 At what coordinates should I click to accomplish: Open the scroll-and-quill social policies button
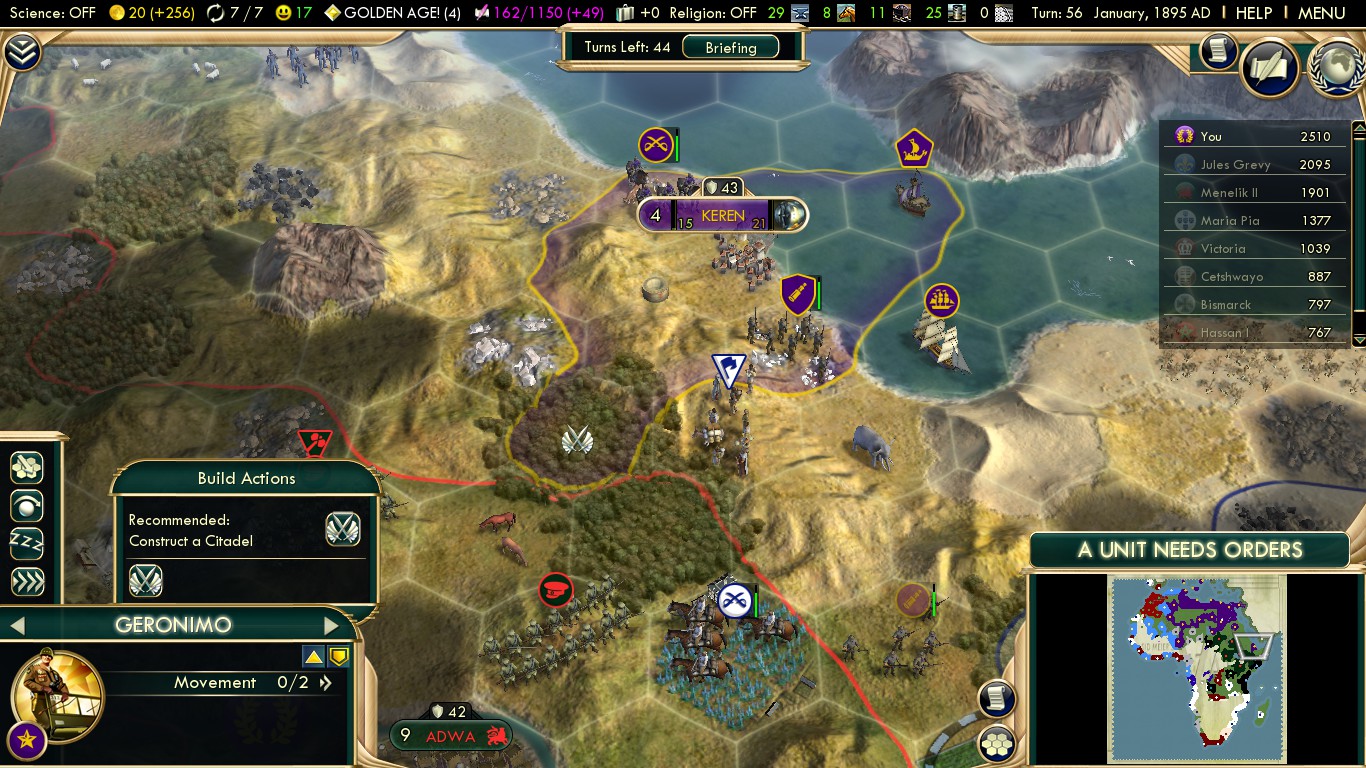pos(1269,67)
